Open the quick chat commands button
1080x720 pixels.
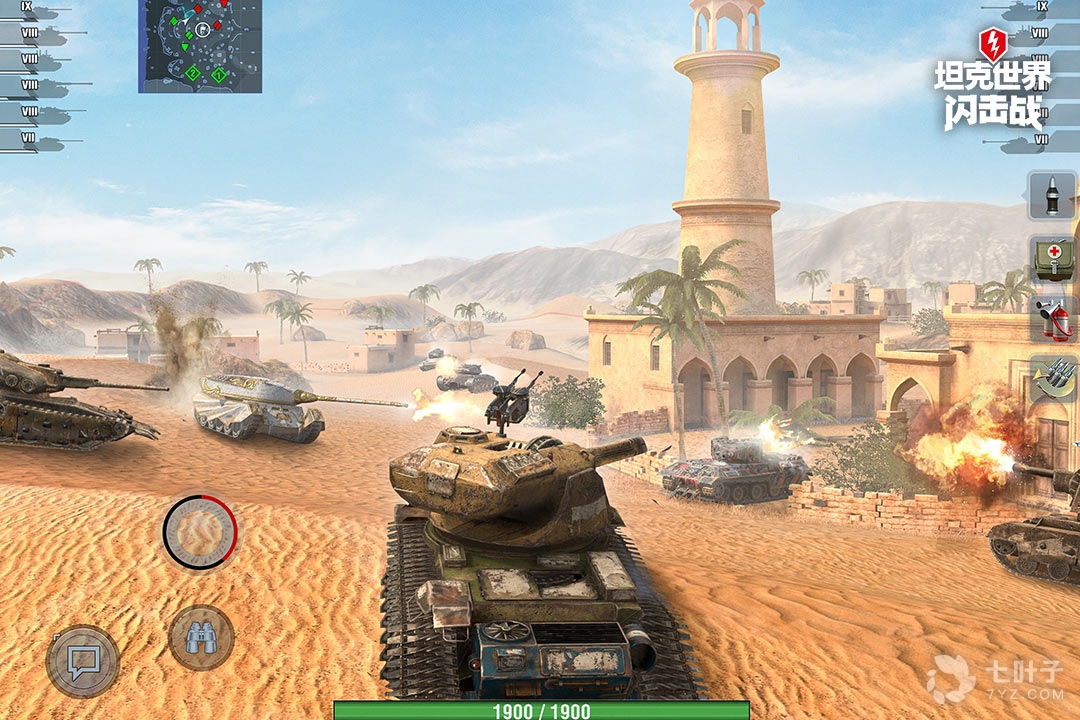(83, 661)
